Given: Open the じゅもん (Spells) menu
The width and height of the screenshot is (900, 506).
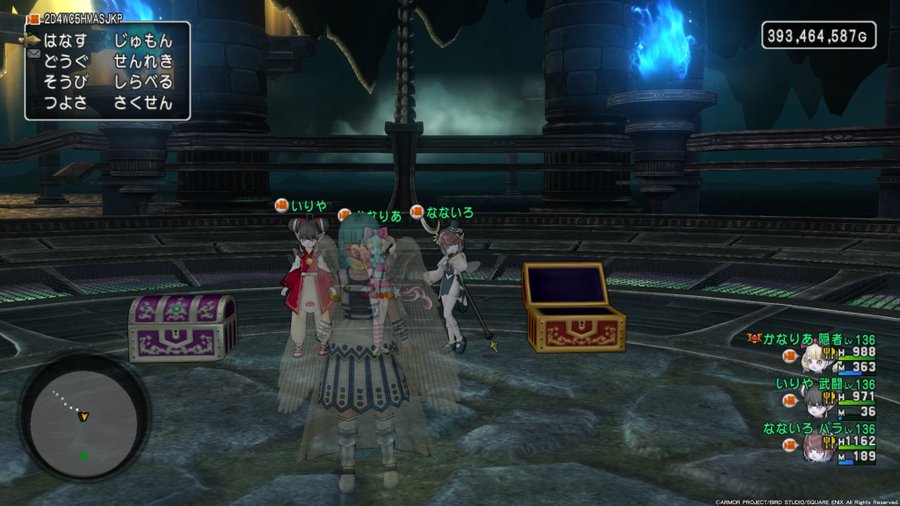Looking at the screenshot, I should 144,41.
